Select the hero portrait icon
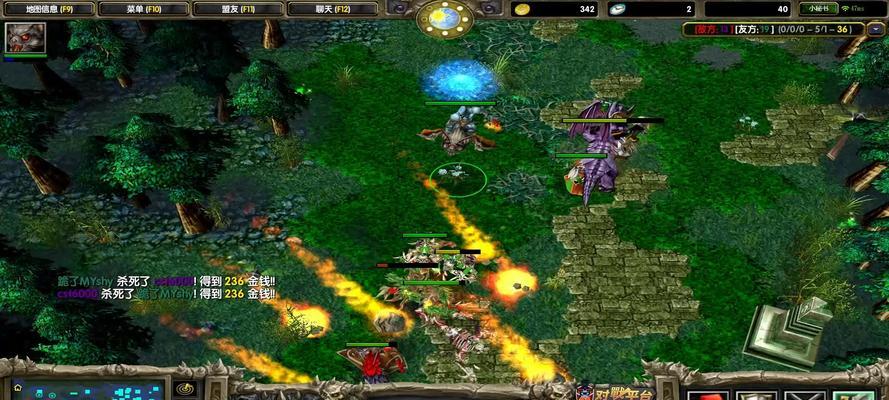The width and height of the screenshot is (889, 400). [x=26, y=38]
